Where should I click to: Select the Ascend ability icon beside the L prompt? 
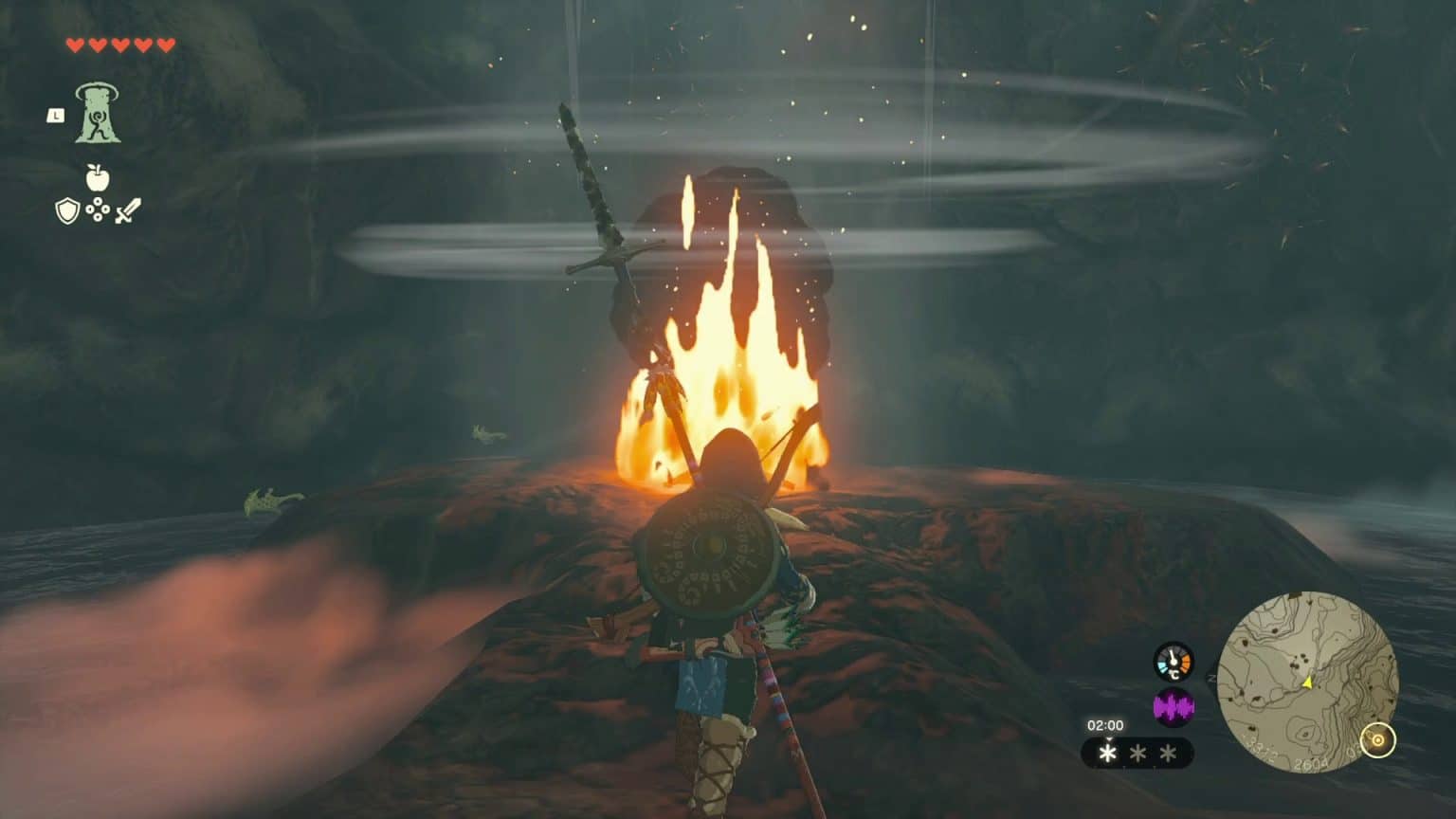tap(96, 115)
